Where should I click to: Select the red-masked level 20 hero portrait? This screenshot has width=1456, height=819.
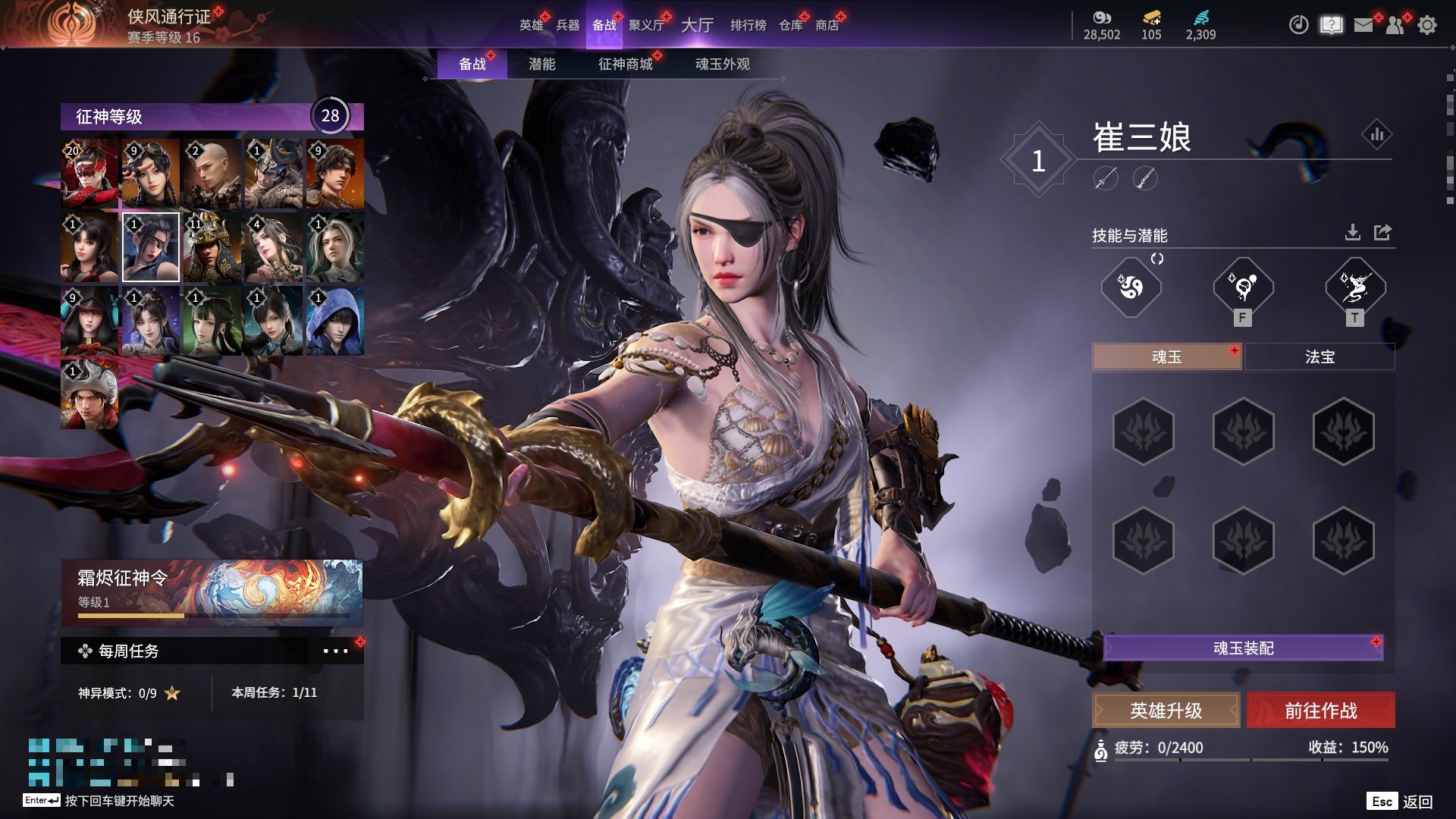(89, 174)
